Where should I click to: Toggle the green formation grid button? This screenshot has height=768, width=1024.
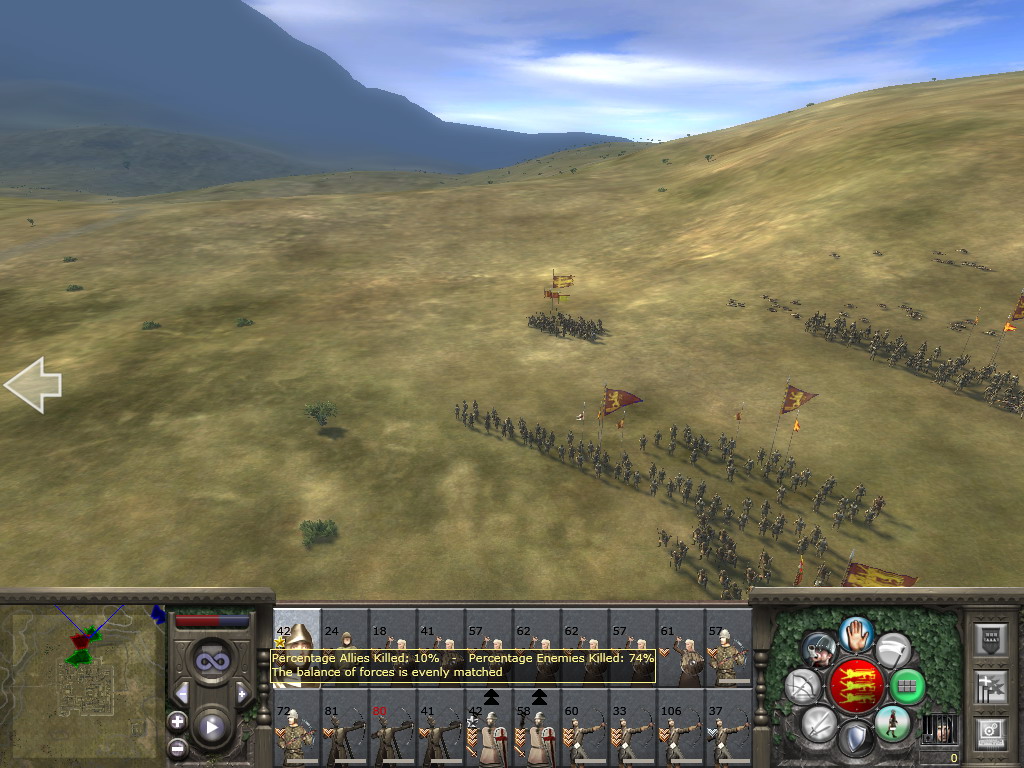(x=907, y=686)
